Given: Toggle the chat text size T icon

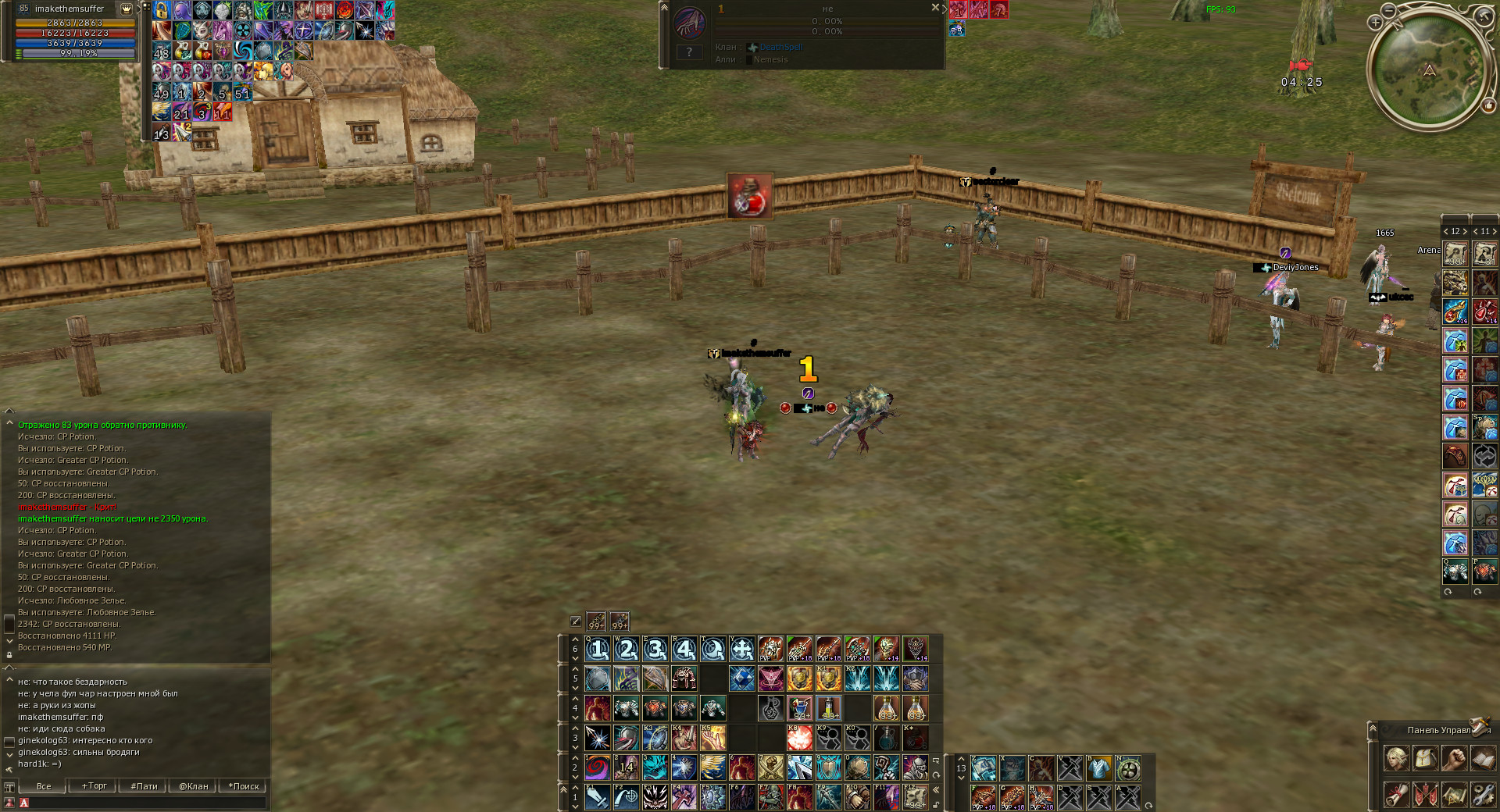Looking at the screenshot, I should point(9,787).
